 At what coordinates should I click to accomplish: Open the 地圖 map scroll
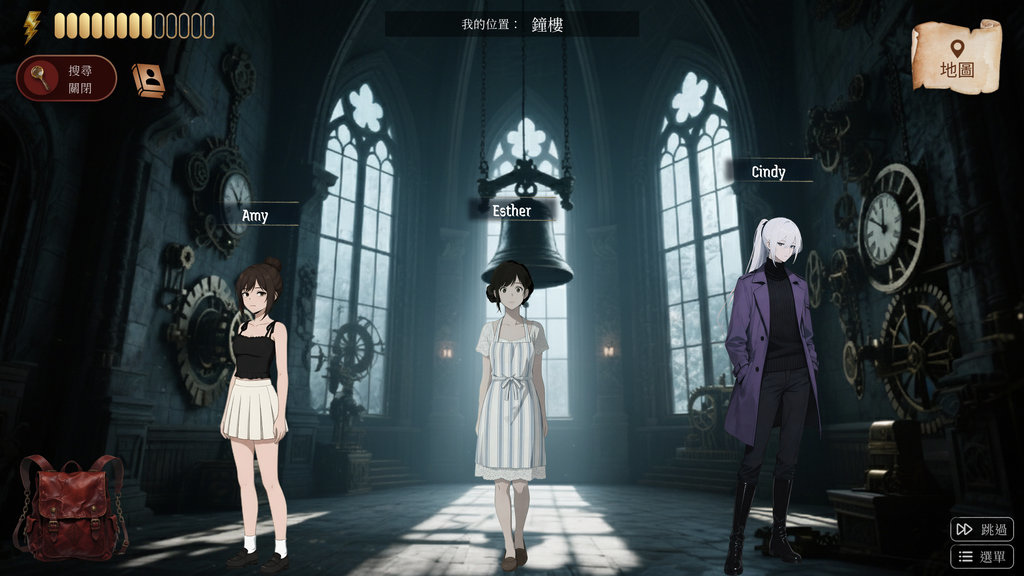(x=956, y=58)
